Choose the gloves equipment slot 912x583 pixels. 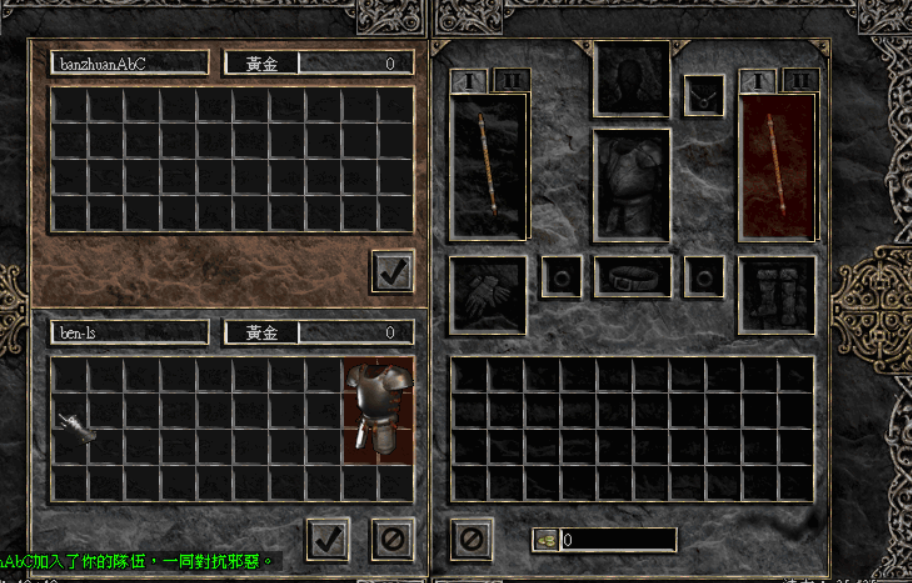pyautogui.click(x=488, y=294)
